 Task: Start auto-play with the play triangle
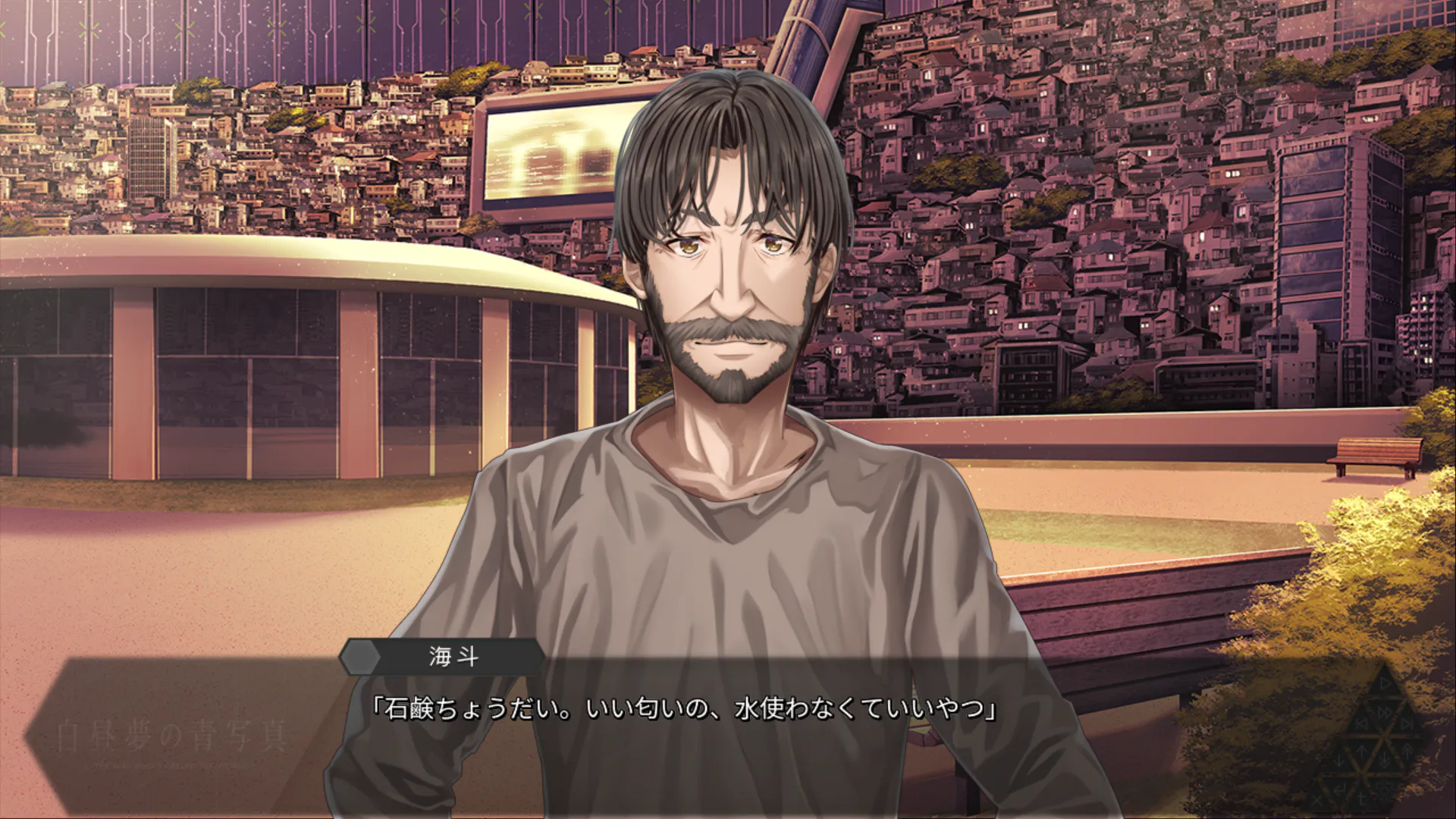1385,684
